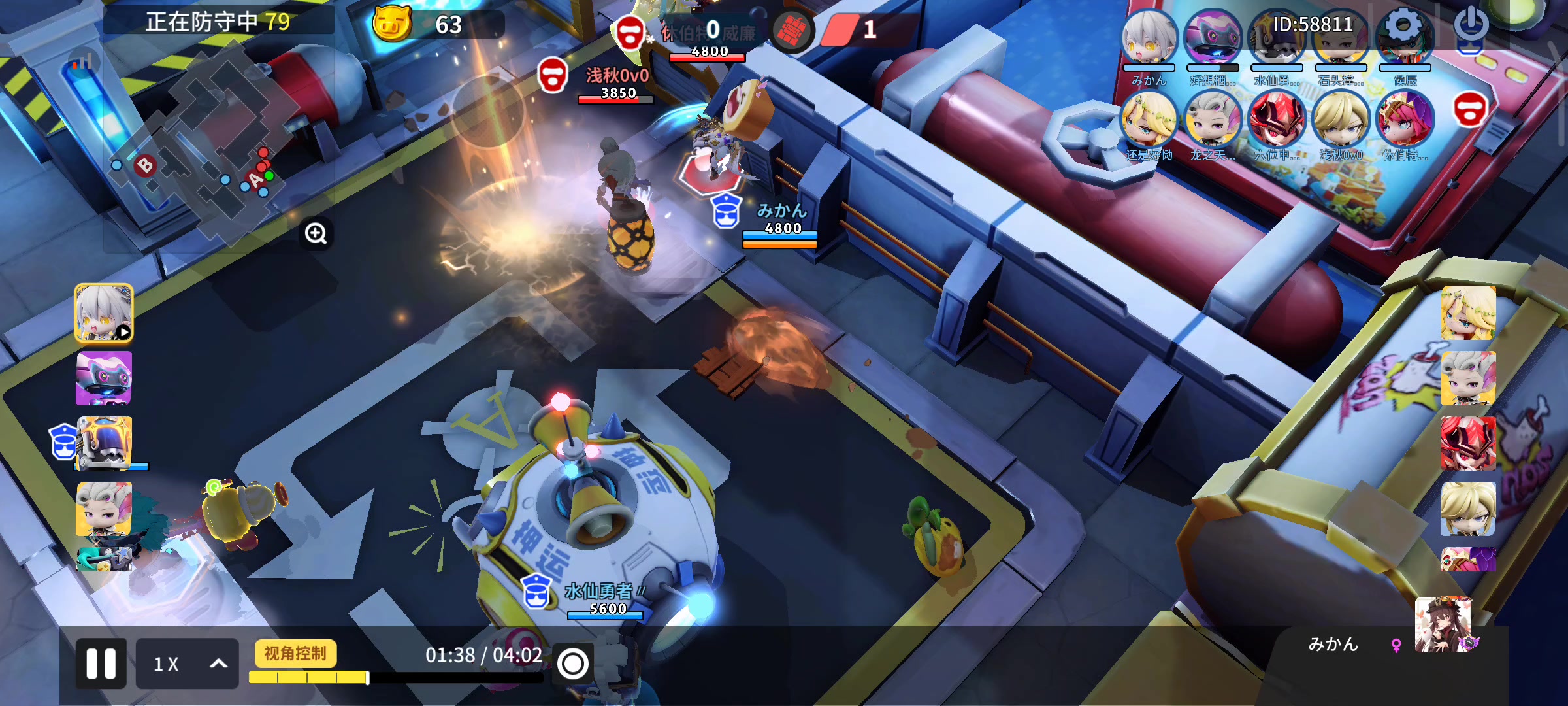This screenshot has height=706, width=1568.
Task: Exit the replay with the power button
Action: 1471,25
